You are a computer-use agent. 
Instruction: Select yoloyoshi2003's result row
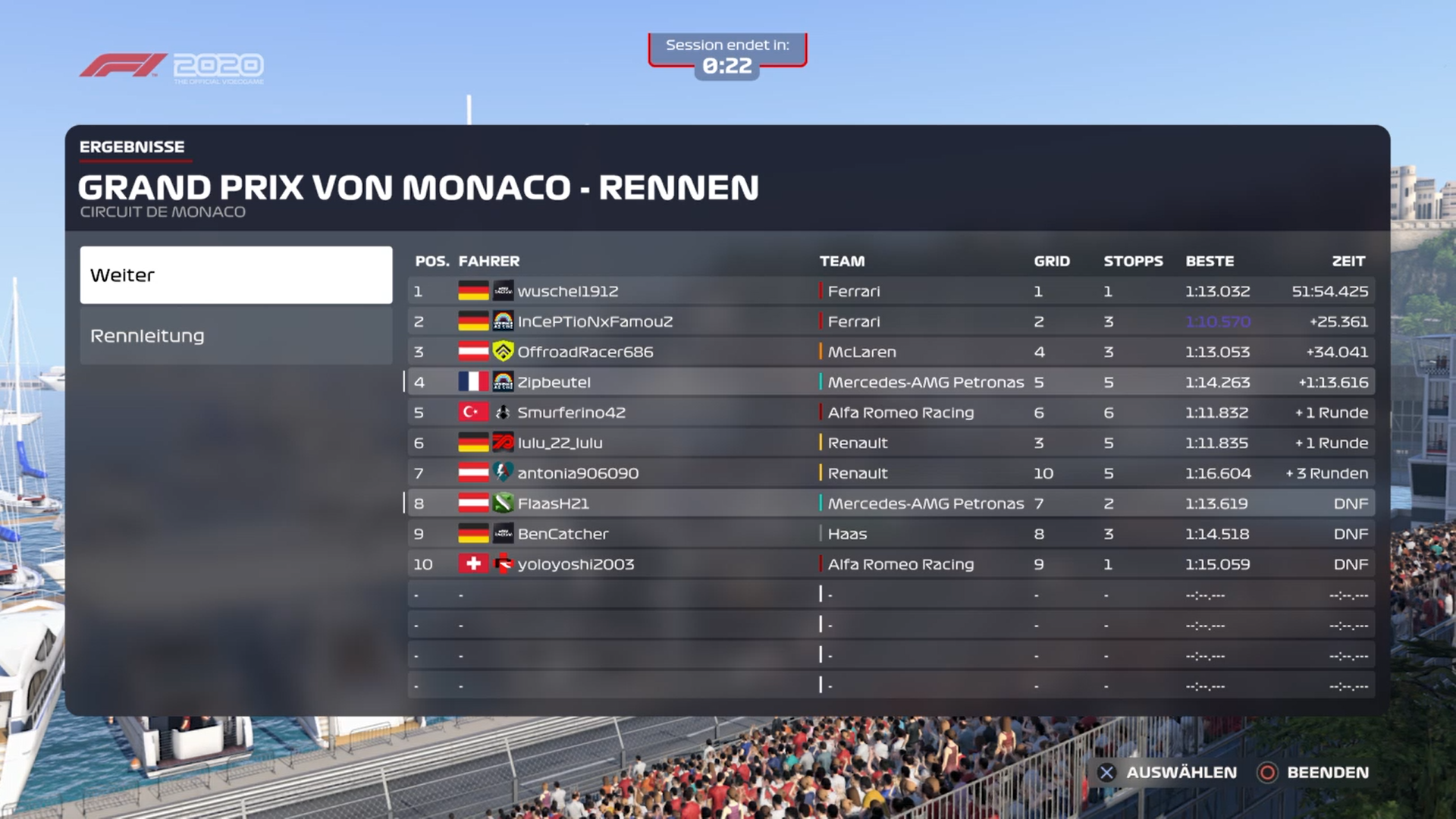tap(890, 564)
